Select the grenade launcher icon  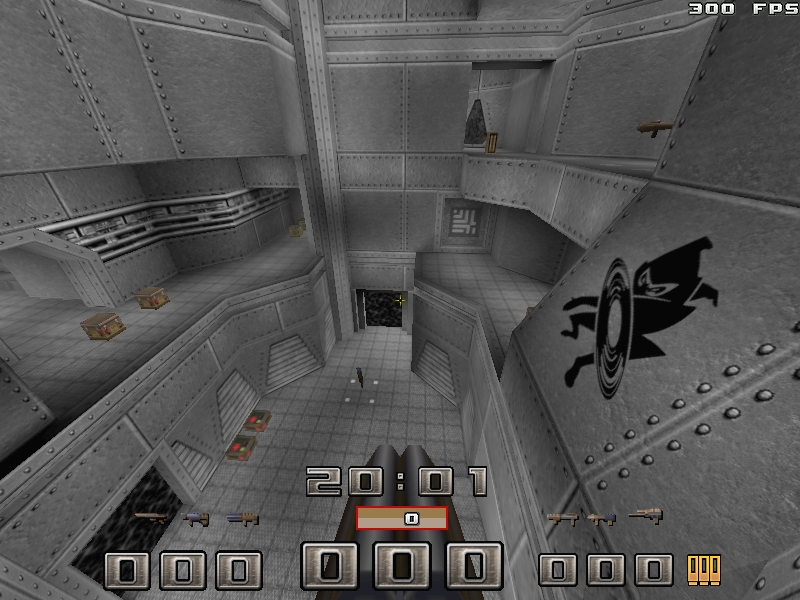click(560, 517)
